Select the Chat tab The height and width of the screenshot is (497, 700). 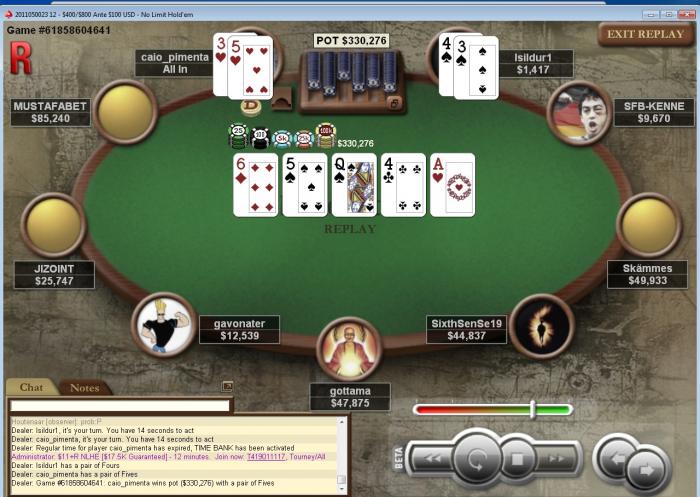31,387
